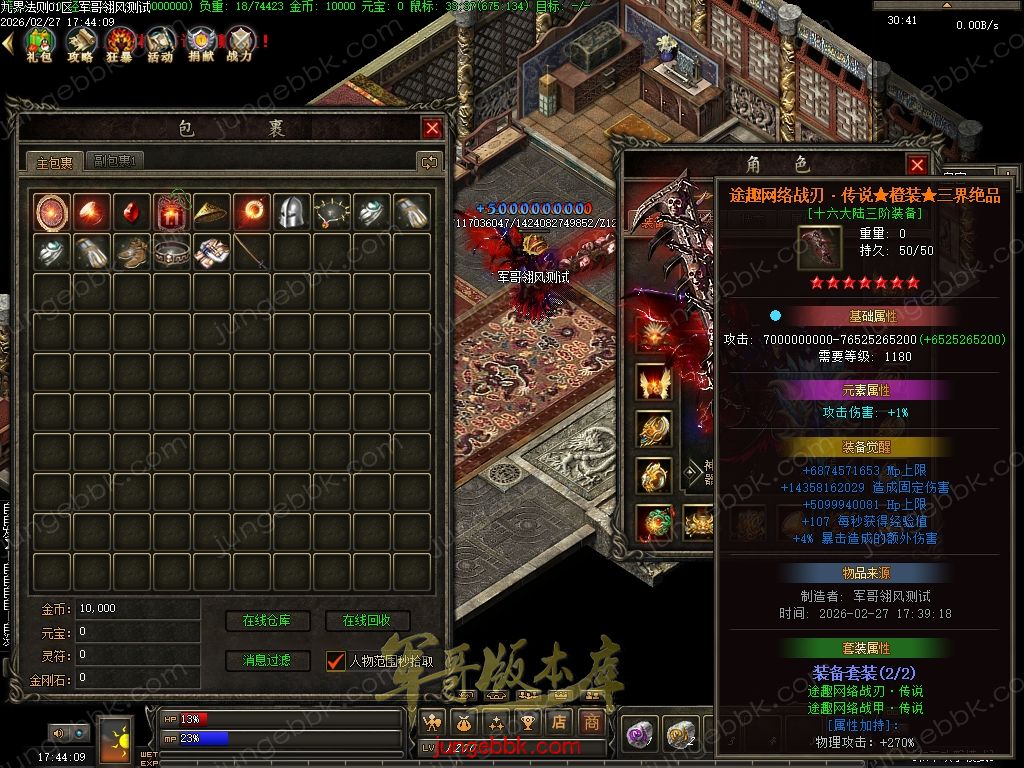This screenshot has width=1024, height=768.
Task: Close the 包裹 inventory window
Action: 432,128
